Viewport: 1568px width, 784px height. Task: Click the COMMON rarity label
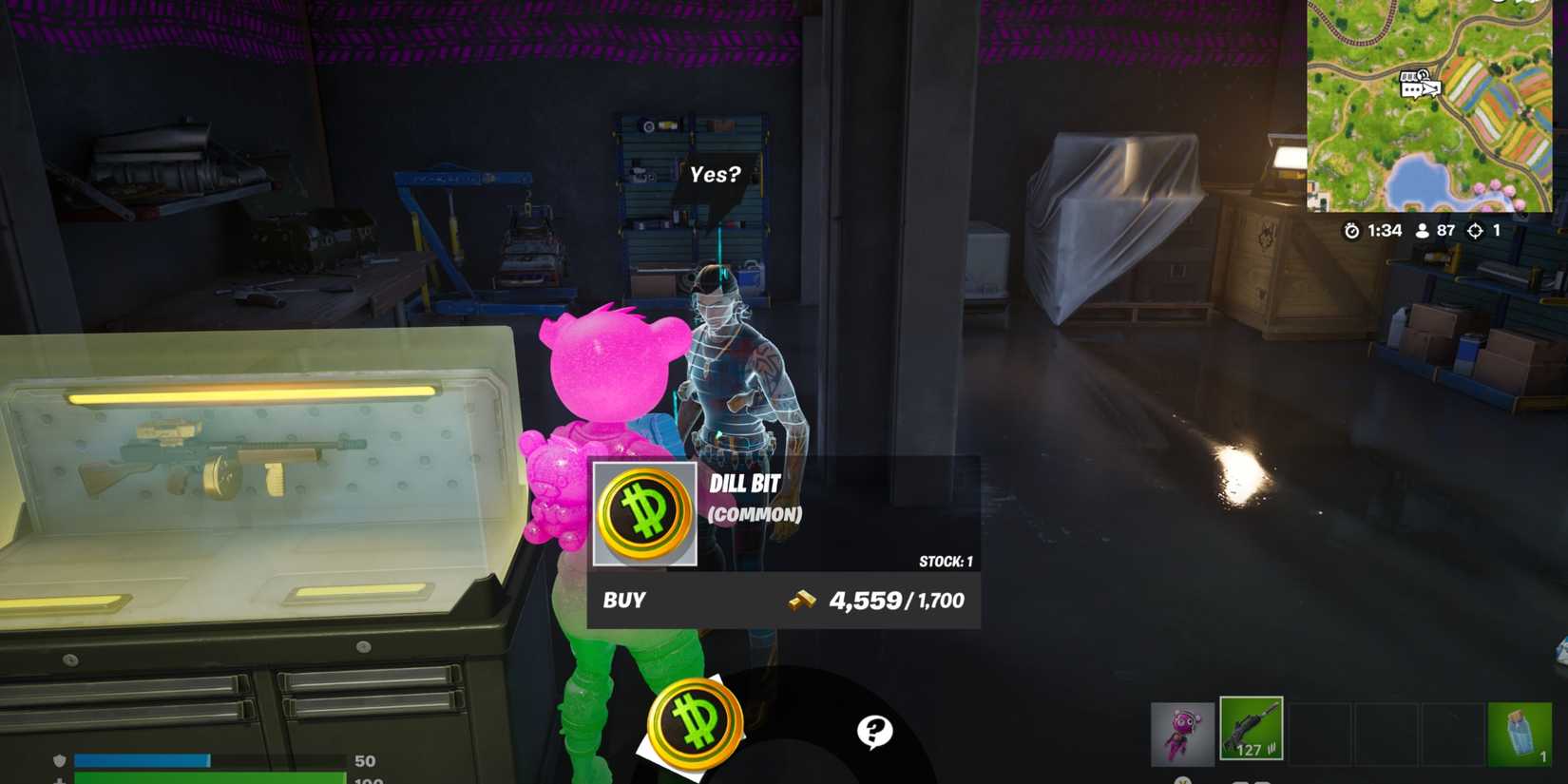tap(755, 516)
